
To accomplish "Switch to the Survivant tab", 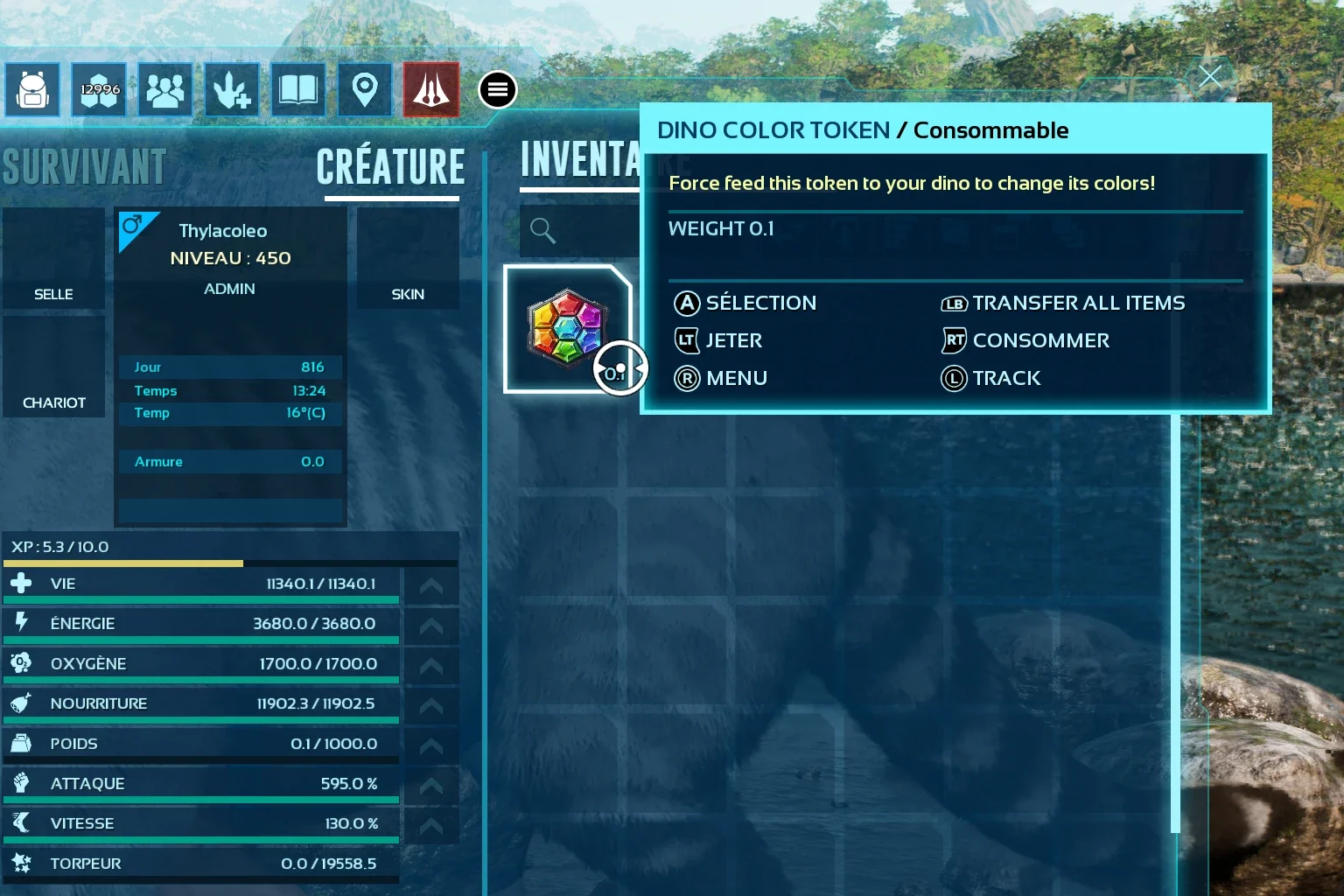I will point(84,167).
